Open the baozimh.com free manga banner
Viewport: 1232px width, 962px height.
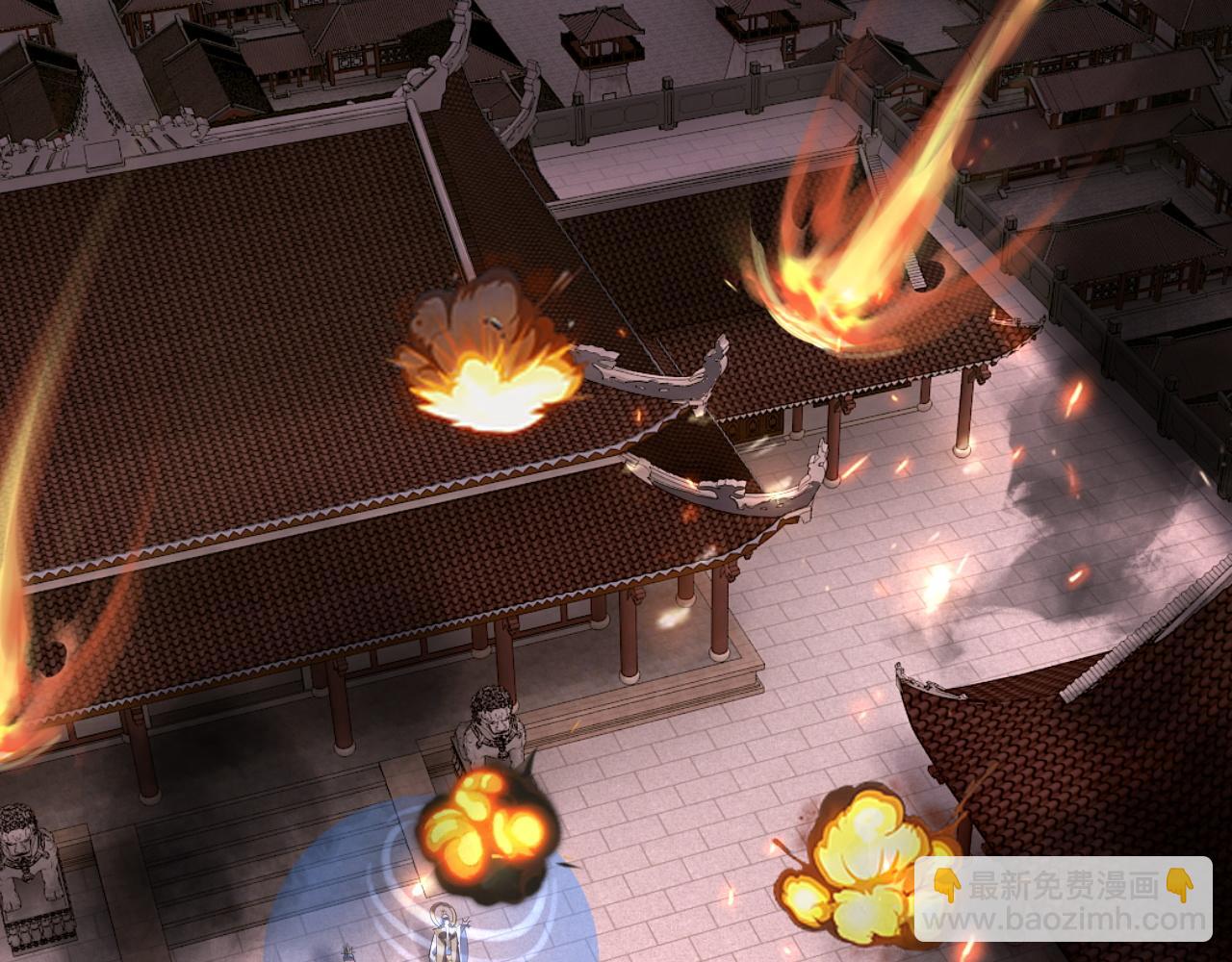point(1063,899)
